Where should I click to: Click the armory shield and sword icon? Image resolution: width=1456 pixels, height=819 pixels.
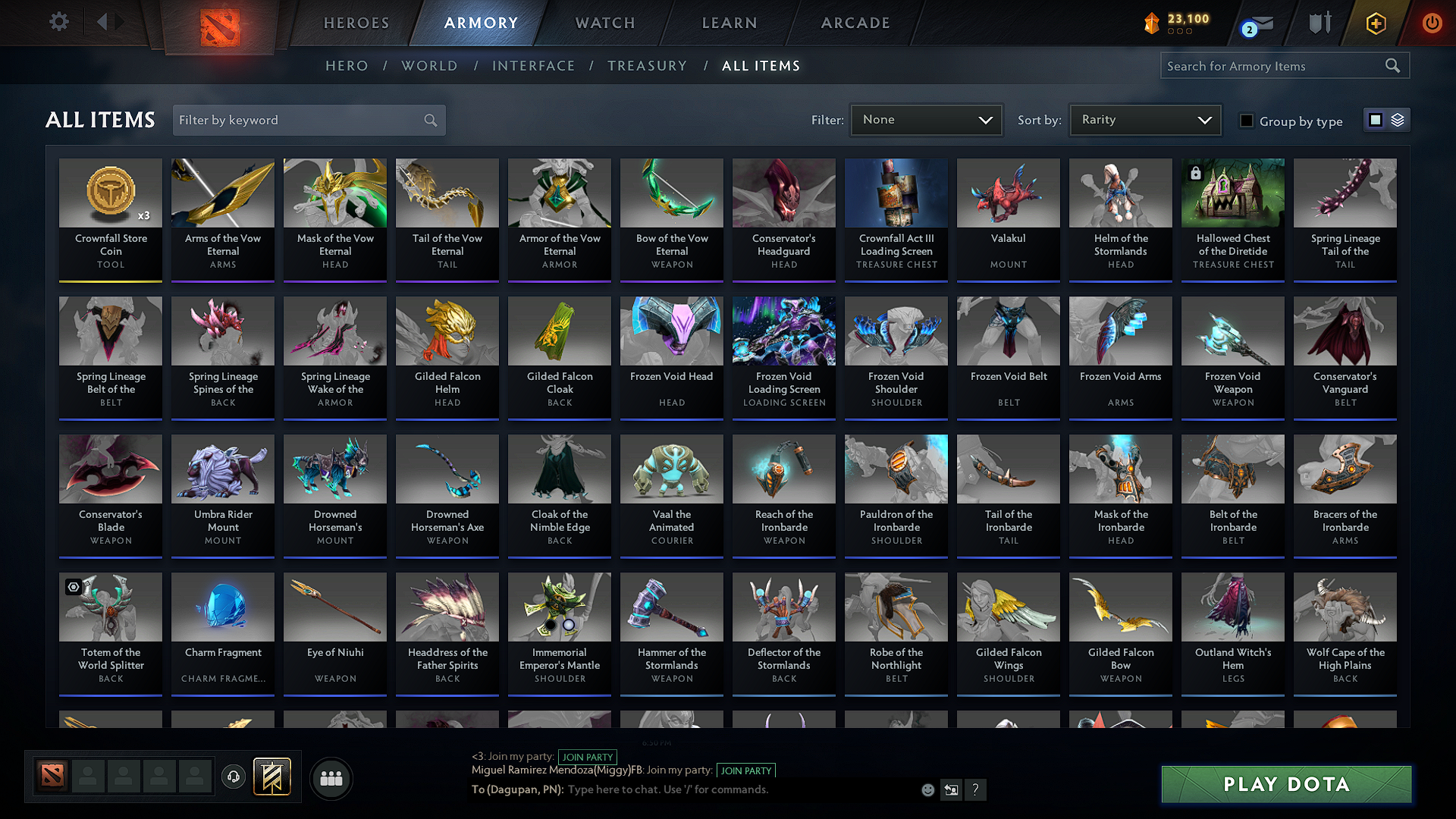pos(1319,23)
